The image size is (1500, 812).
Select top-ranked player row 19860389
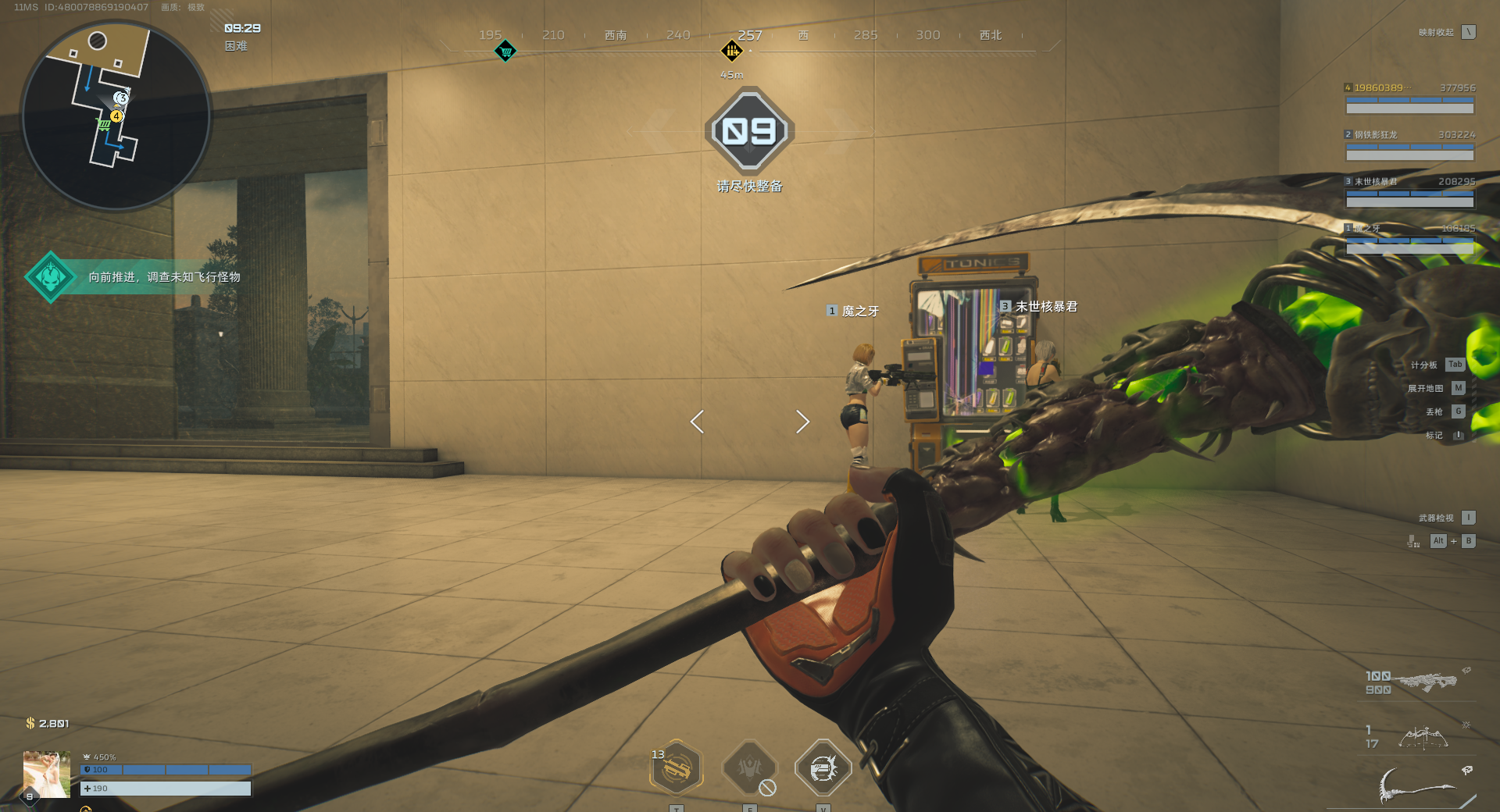1409,98
